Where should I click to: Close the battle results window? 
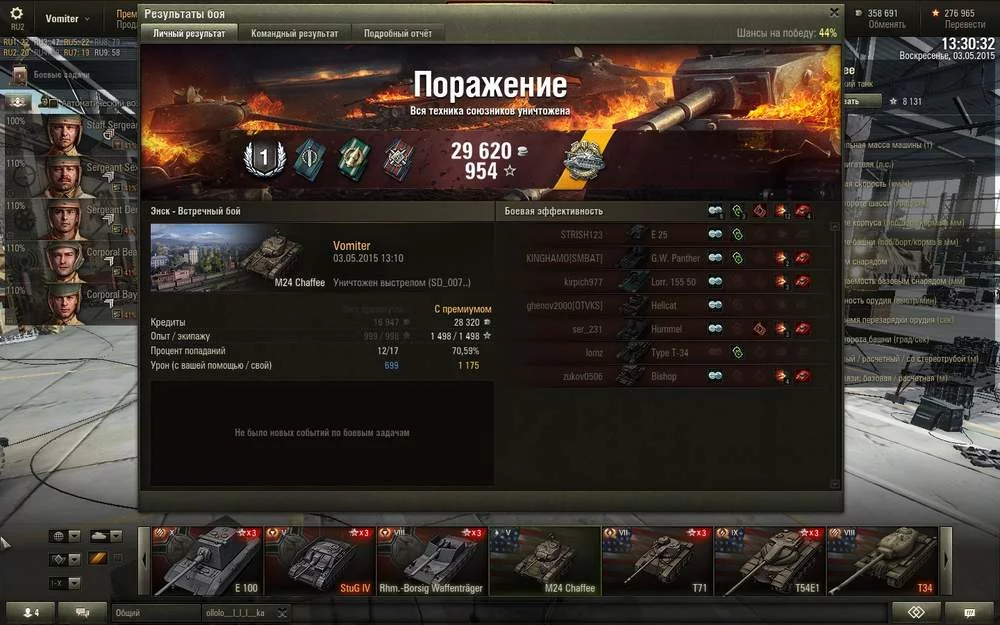pos(834,13)
